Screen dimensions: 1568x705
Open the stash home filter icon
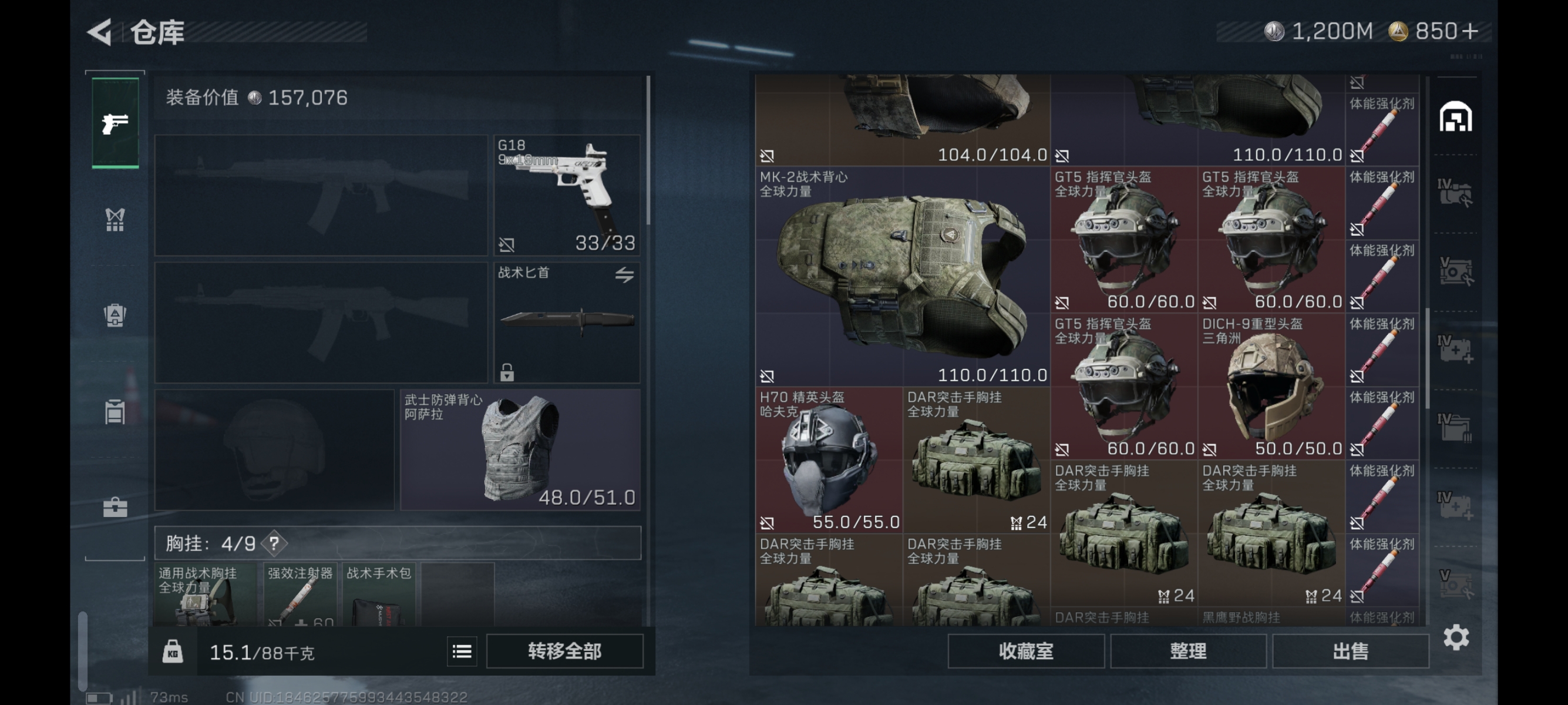point(1455,117)
